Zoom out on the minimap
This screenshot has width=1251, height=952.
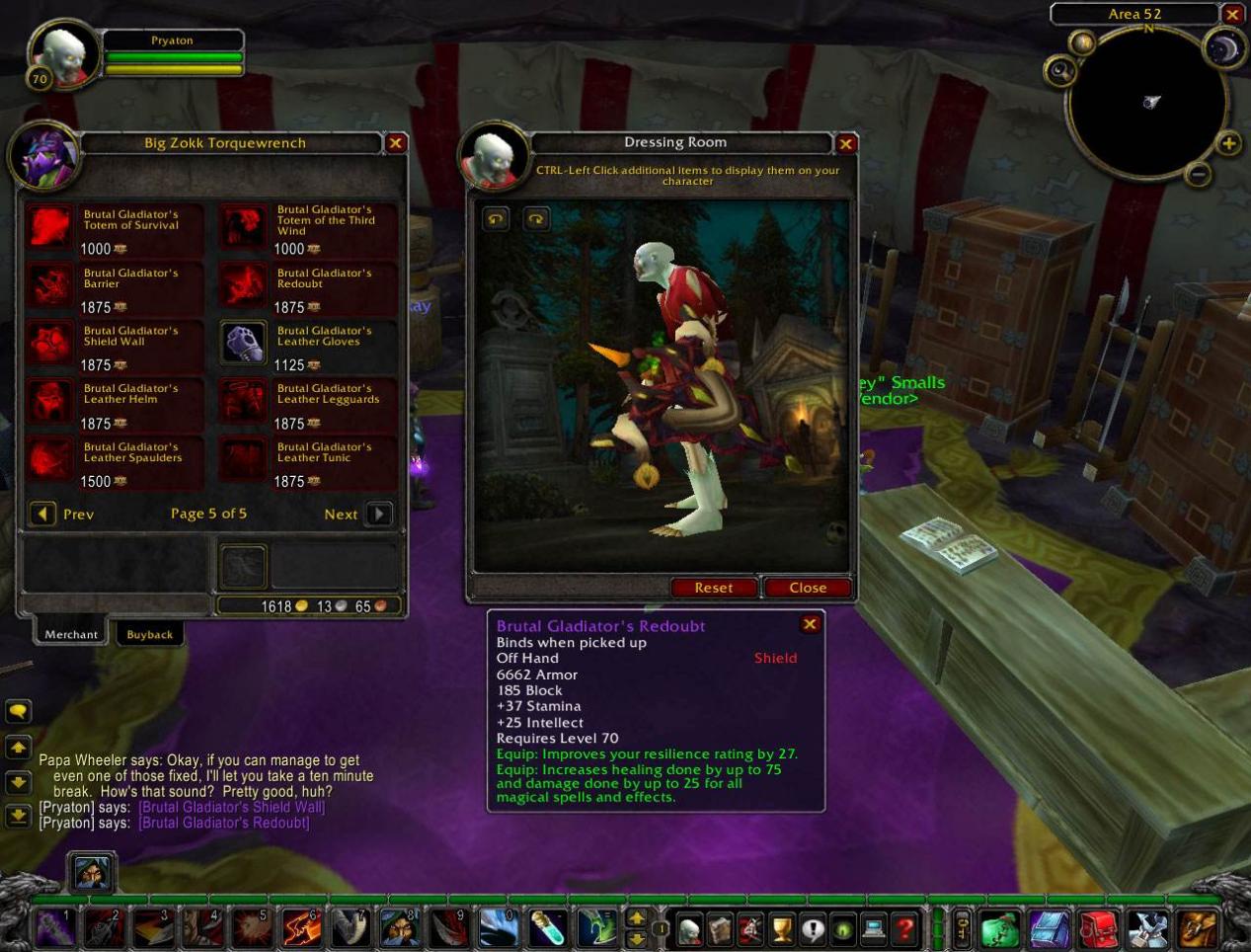(x=1198, y=175)
